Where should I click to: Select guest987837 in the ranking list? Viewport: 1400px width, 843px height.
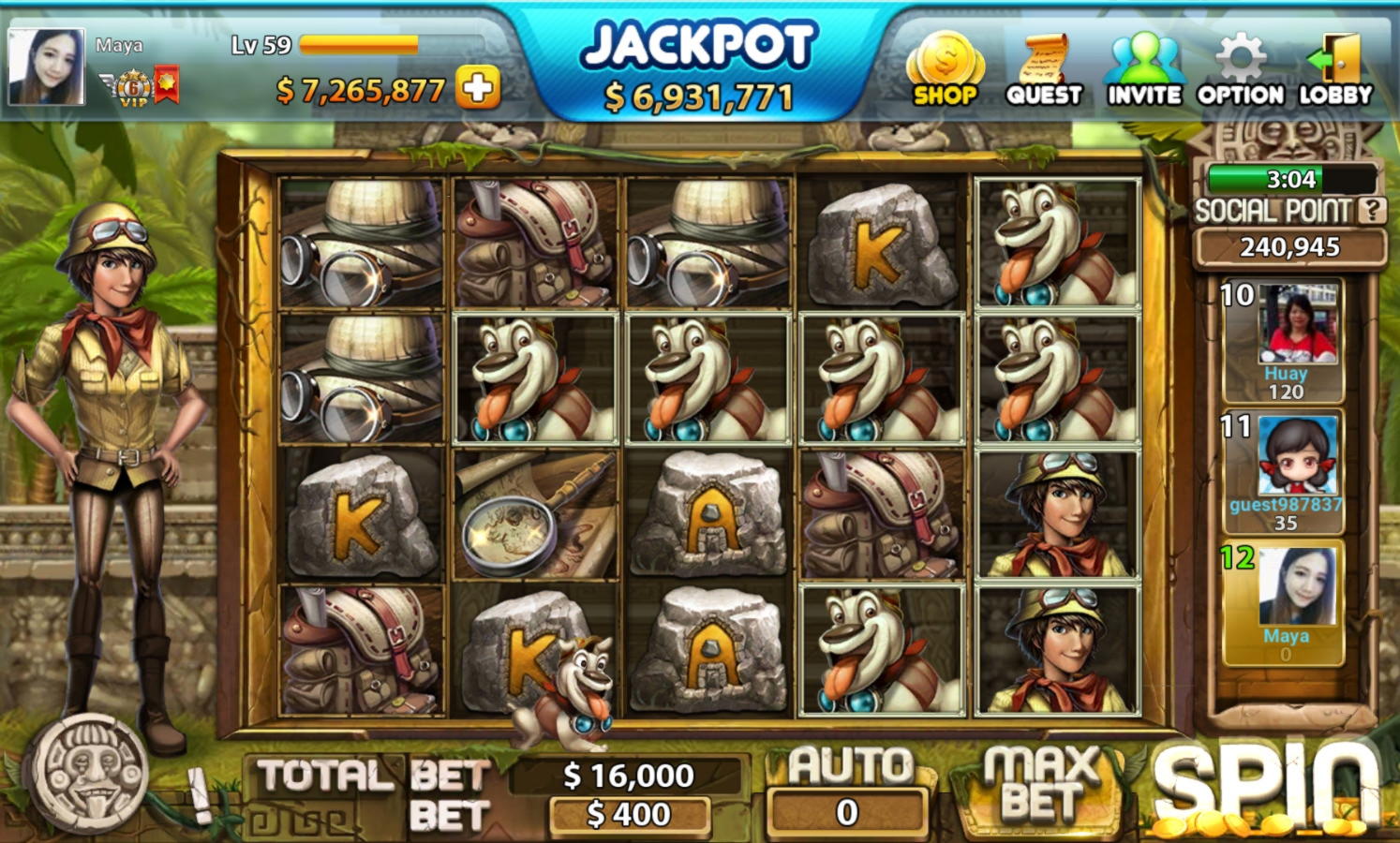(x=1284, y=472)
